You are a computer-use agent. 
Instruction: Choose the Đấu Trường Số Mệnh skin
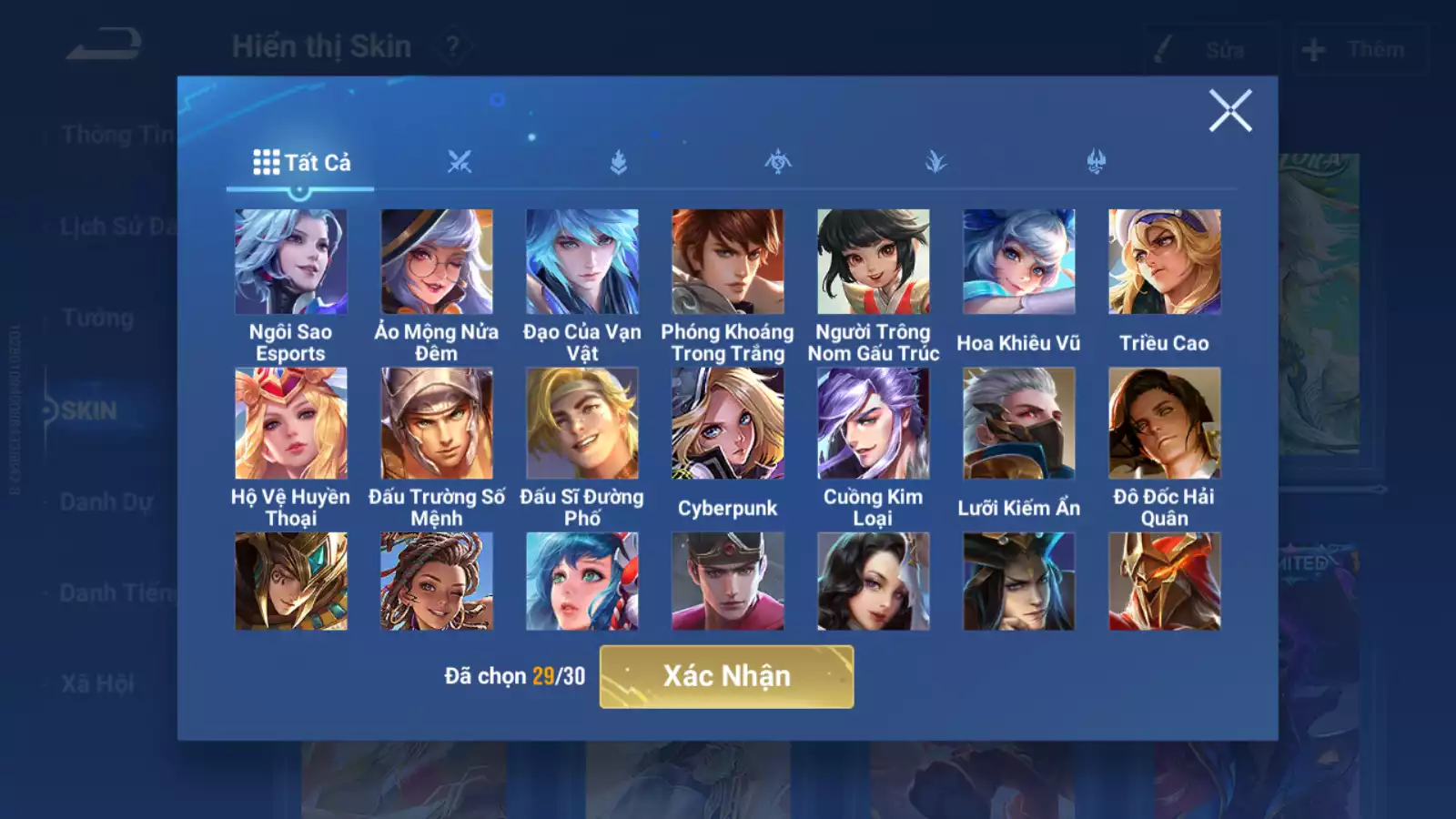[437, 423]
